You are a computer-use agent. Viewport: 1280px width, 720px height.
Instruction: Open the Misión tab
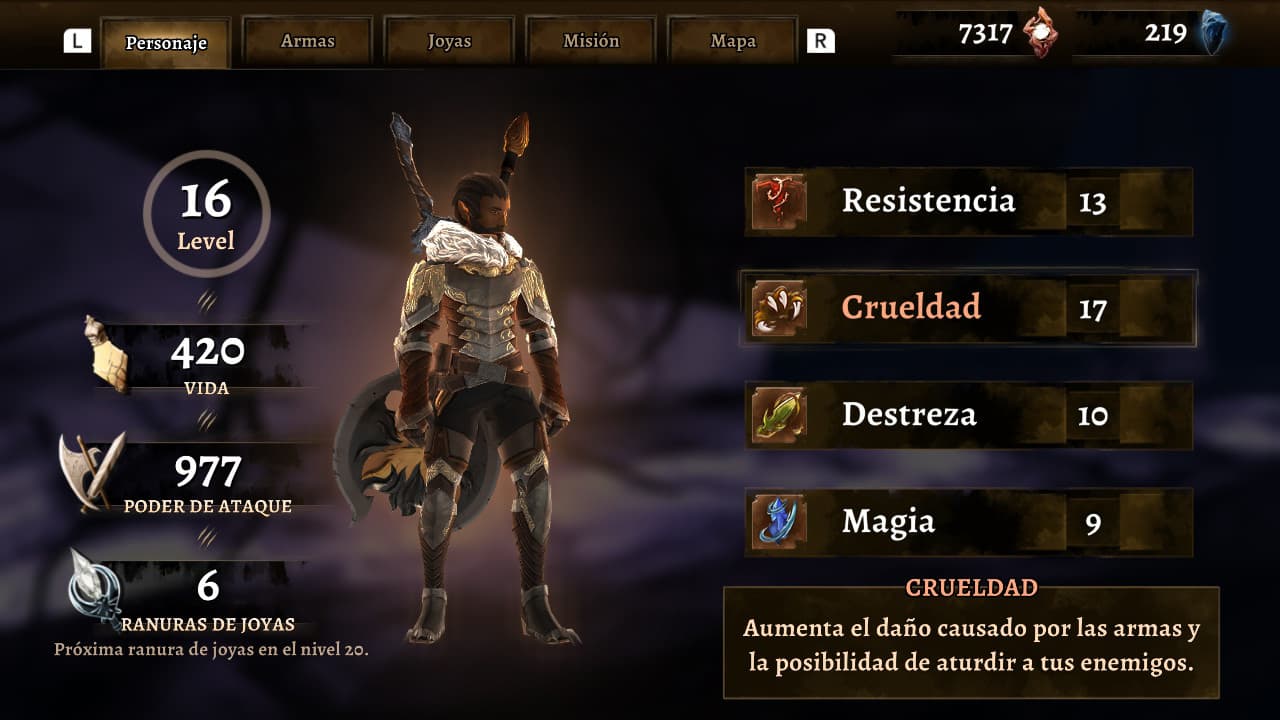(590, 41)
